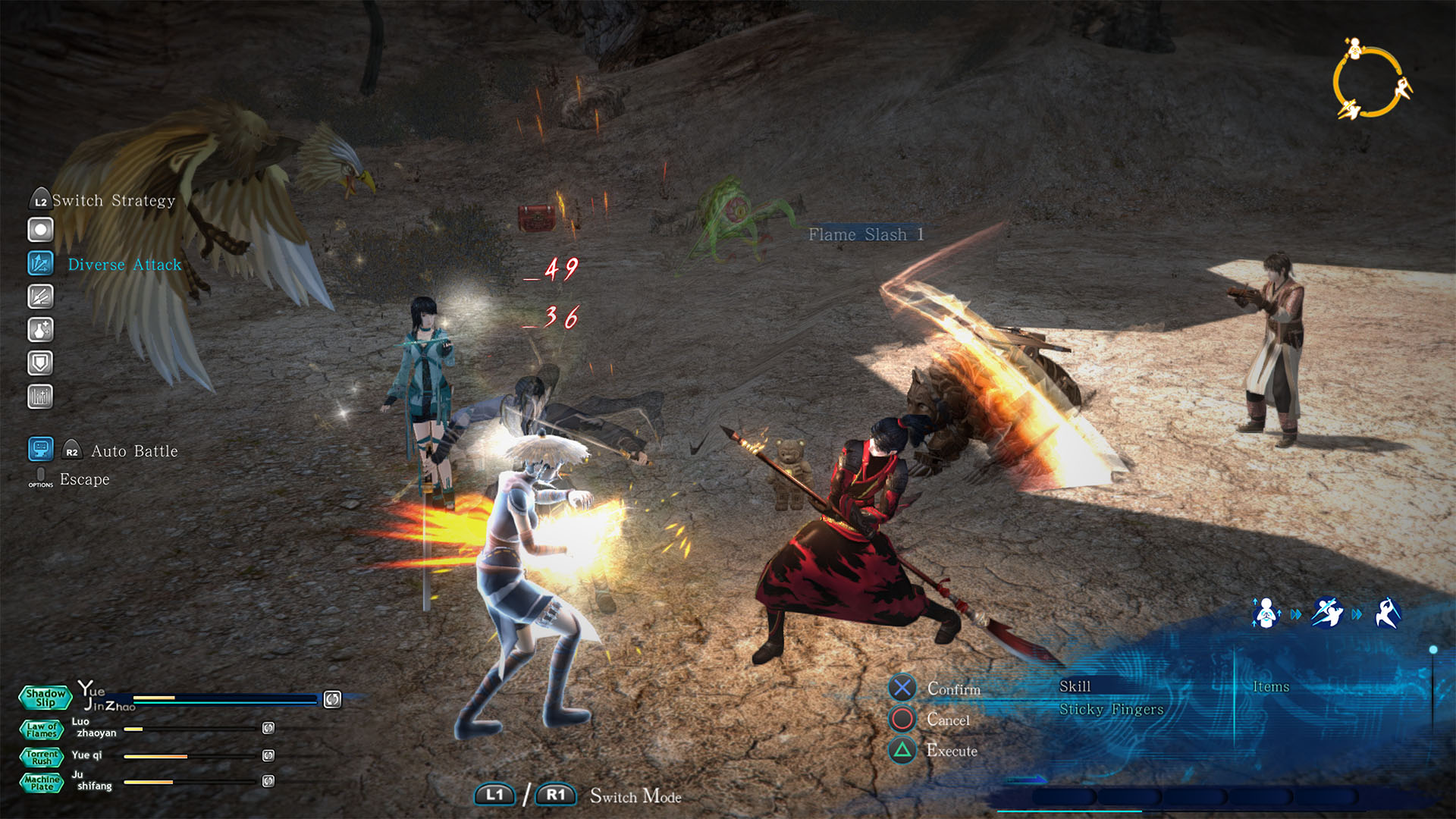
Task: Select the Machine Plate skill badge
Action: (41, 783)
